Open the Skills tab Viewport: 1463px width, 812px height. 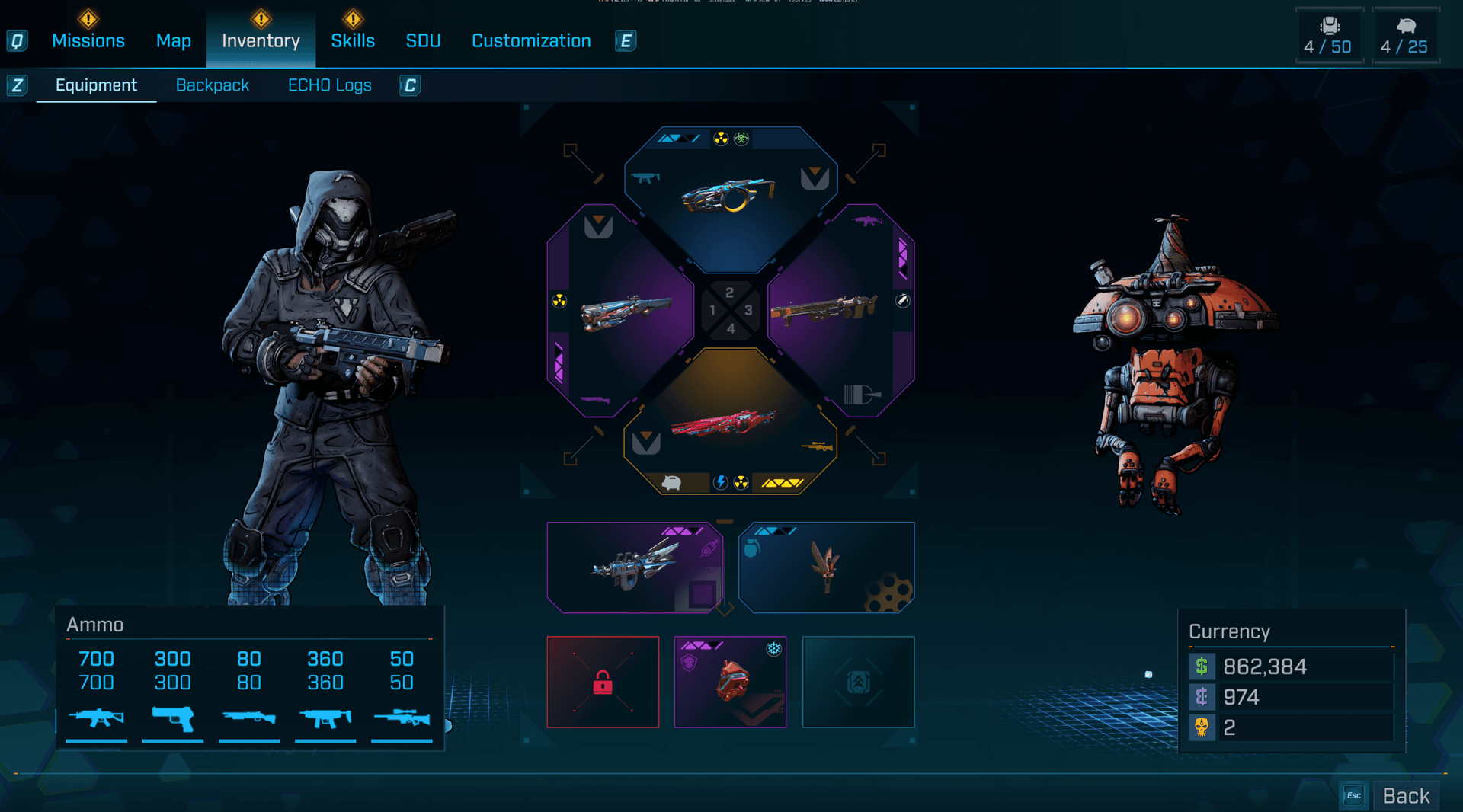click(352, 41)
